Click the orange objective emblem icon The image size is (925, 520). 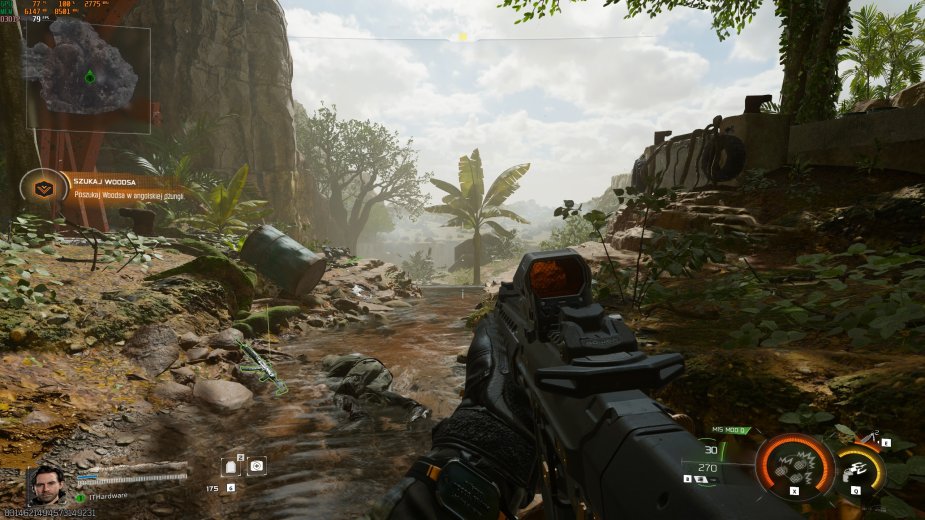point(44,187)
